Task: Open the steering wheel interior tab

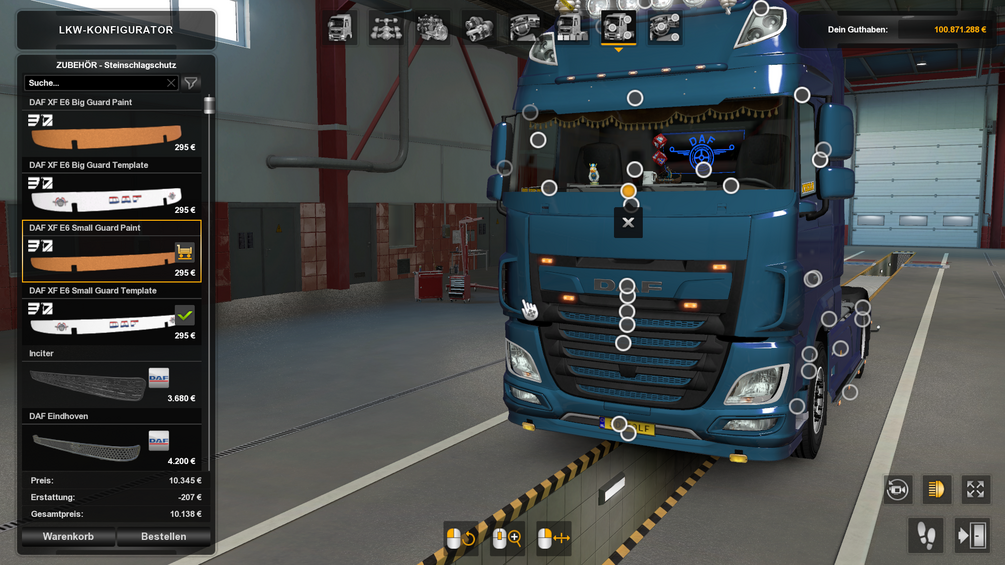Action: click(525, 28)
